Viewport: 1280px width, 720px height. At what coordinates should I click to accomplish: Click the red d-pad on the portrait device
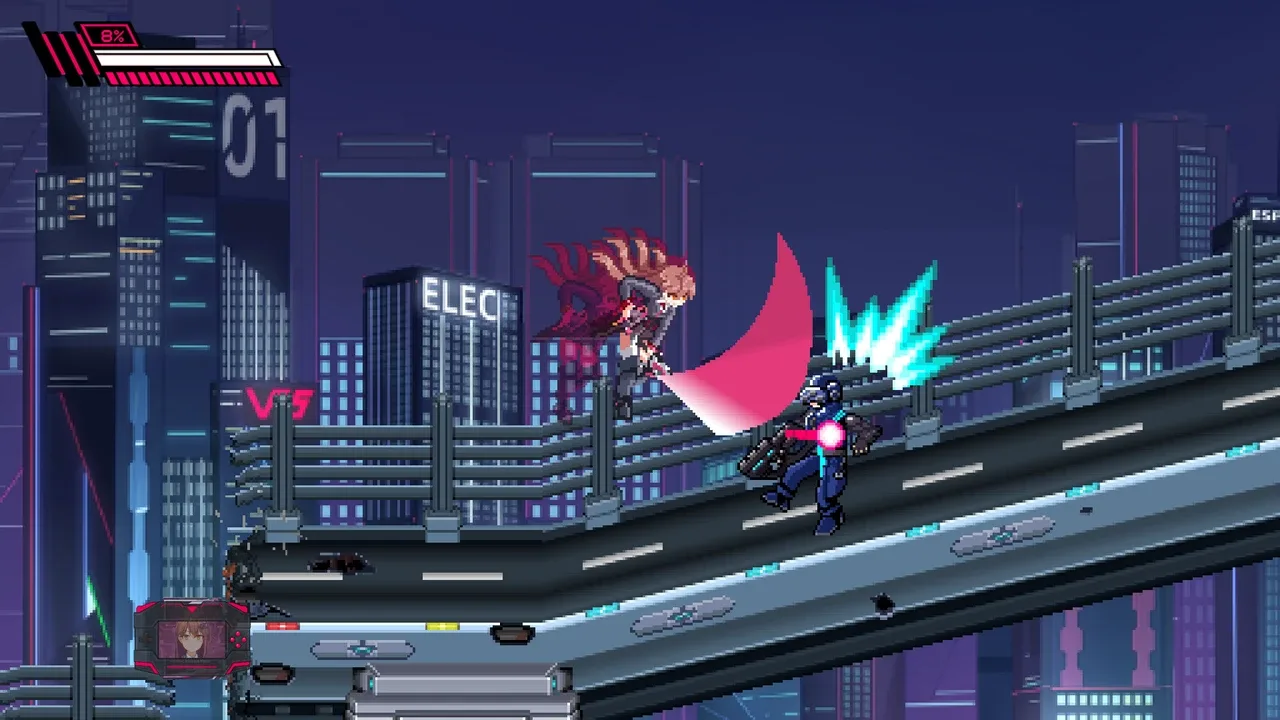pos(239,640)
